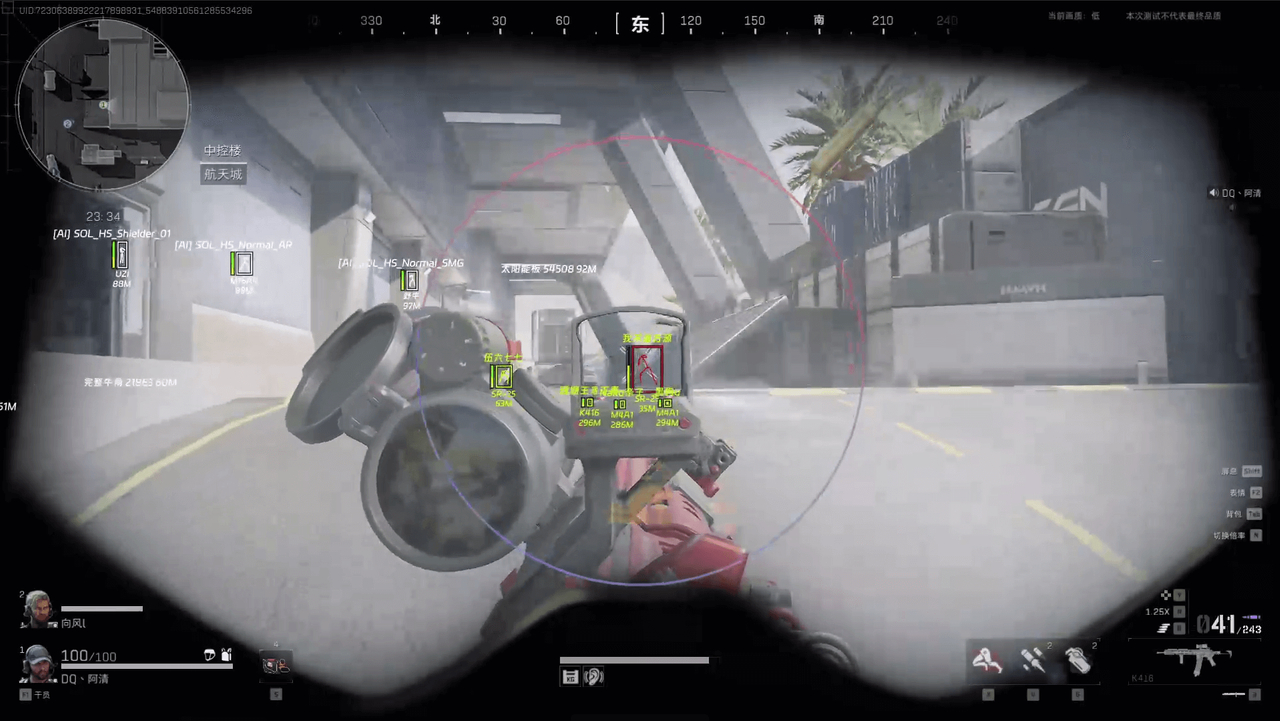Click DQ、阿清's health bar
This screenshot has width=1280, height=721.
(145, 665)
